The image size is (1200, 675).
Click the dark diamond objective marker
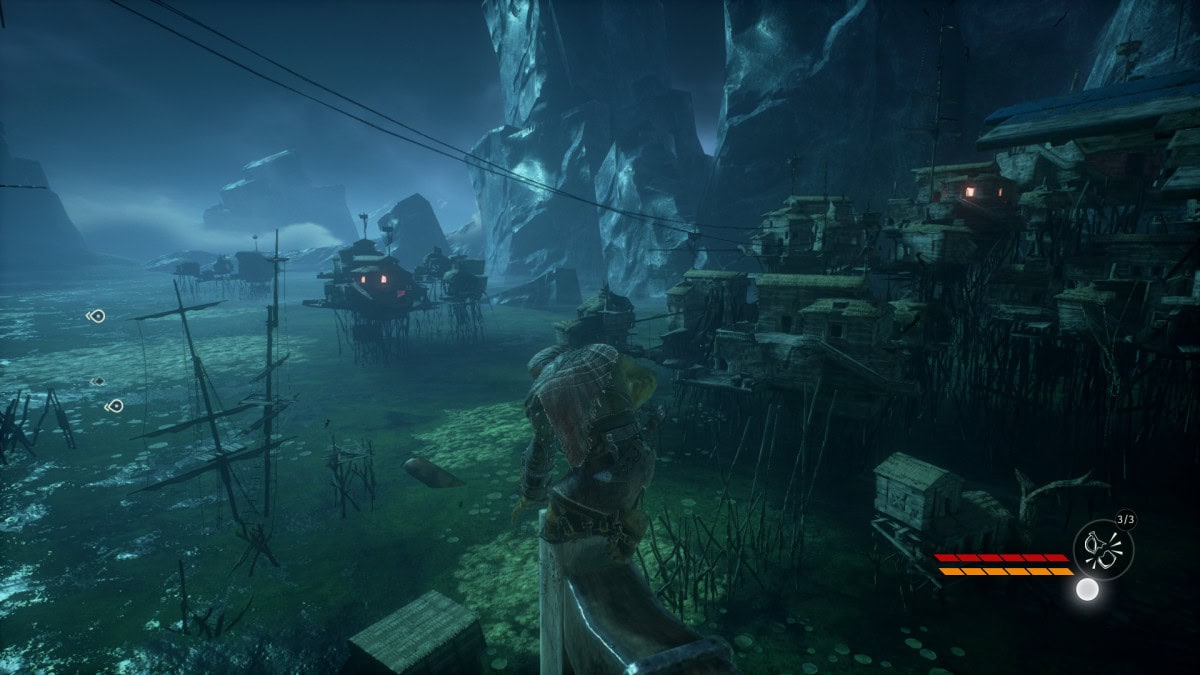tap(98, 381)
